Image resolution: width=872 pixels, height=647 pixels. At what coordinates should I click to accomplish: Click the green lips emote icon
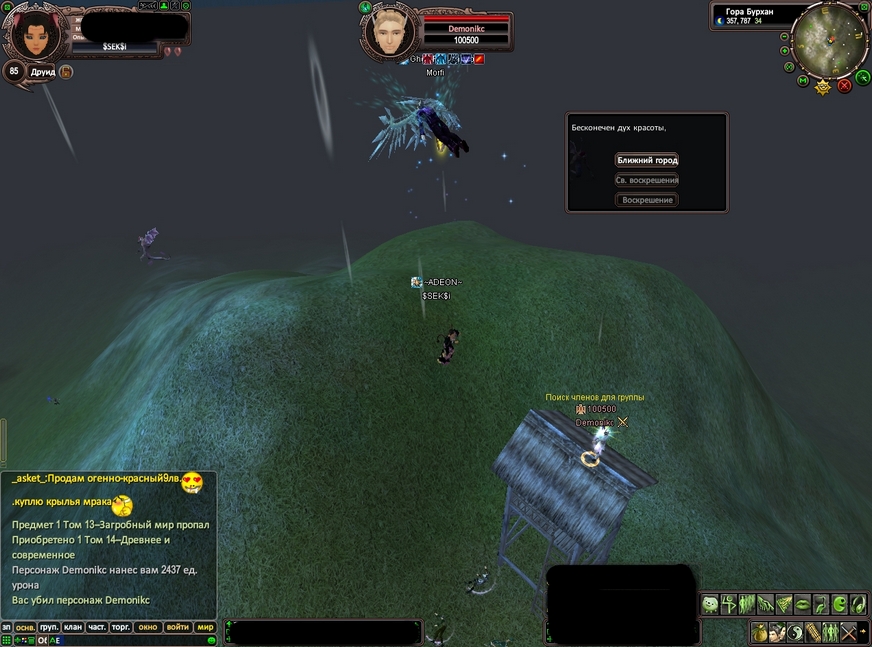(x=801, y=604)
